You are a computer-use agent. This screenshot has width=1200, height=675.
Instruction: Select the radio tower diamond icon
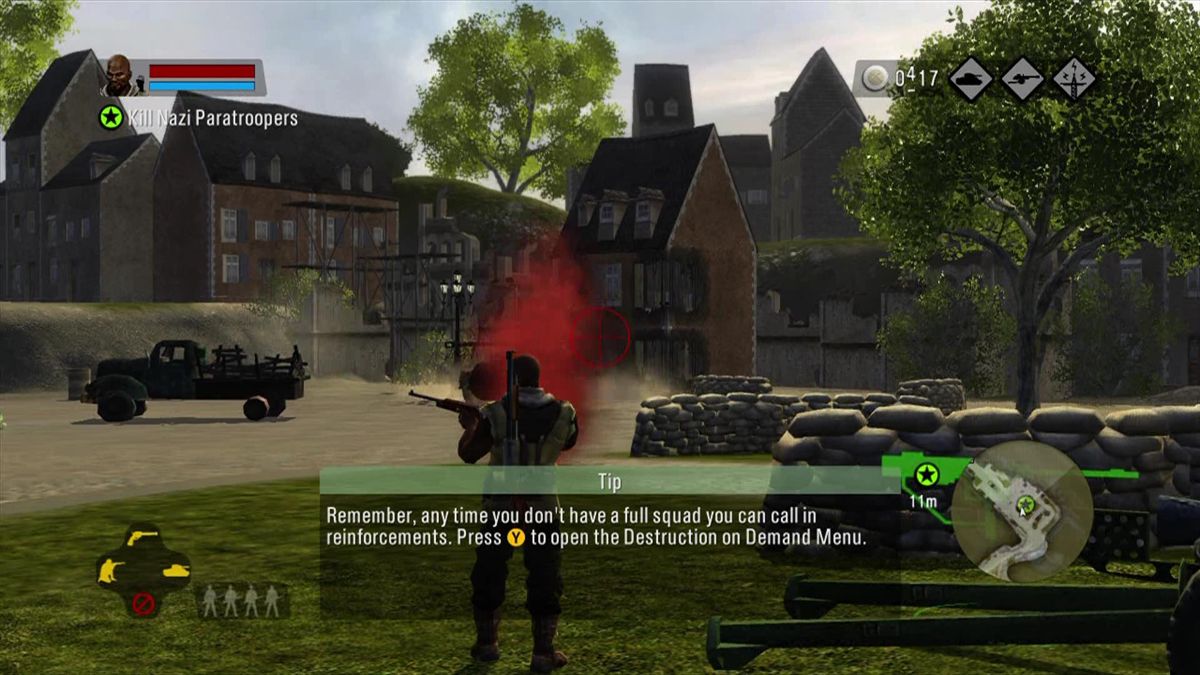click(x=1074, y=79)
